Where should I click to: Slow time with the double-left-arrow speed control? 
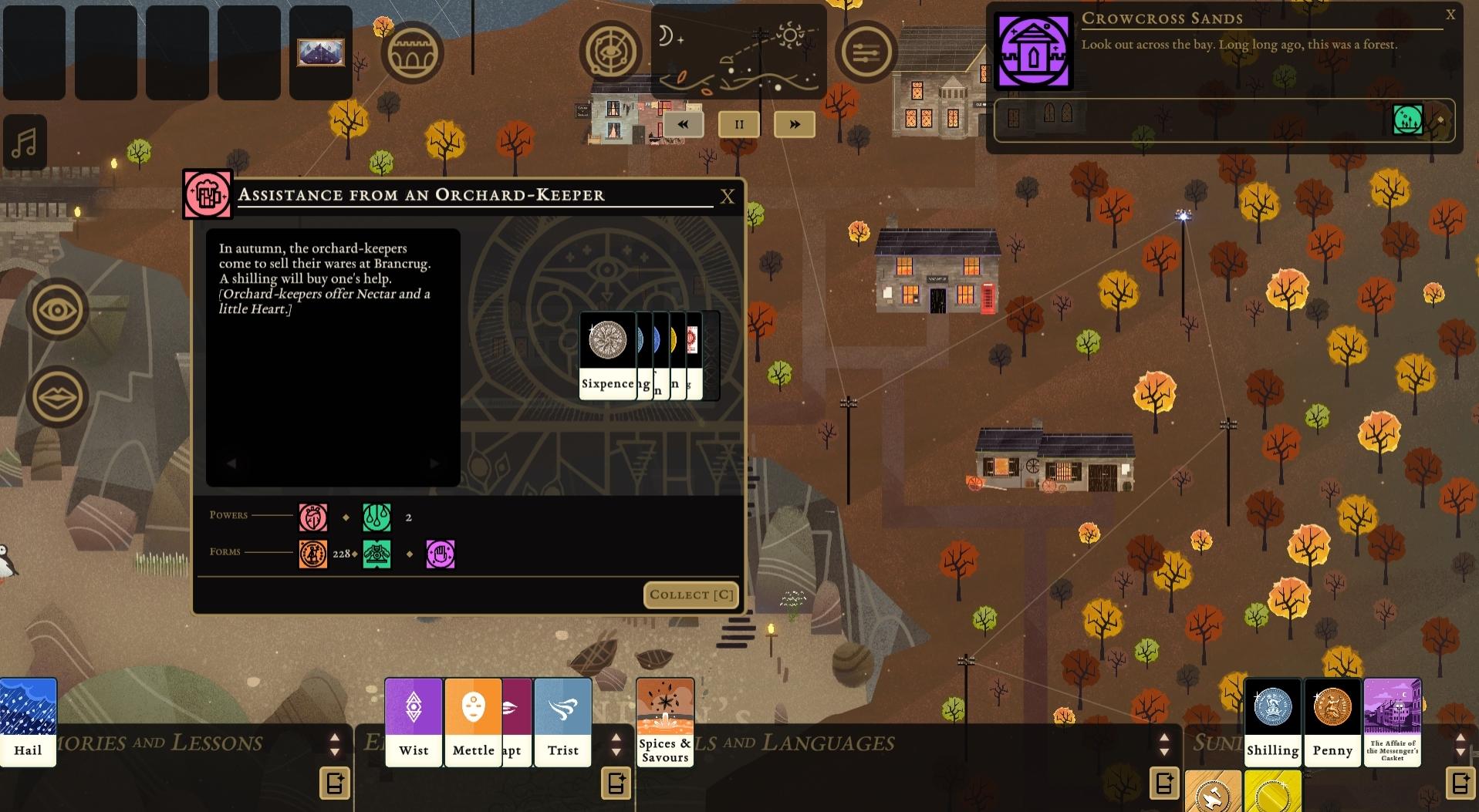point(682,123)
